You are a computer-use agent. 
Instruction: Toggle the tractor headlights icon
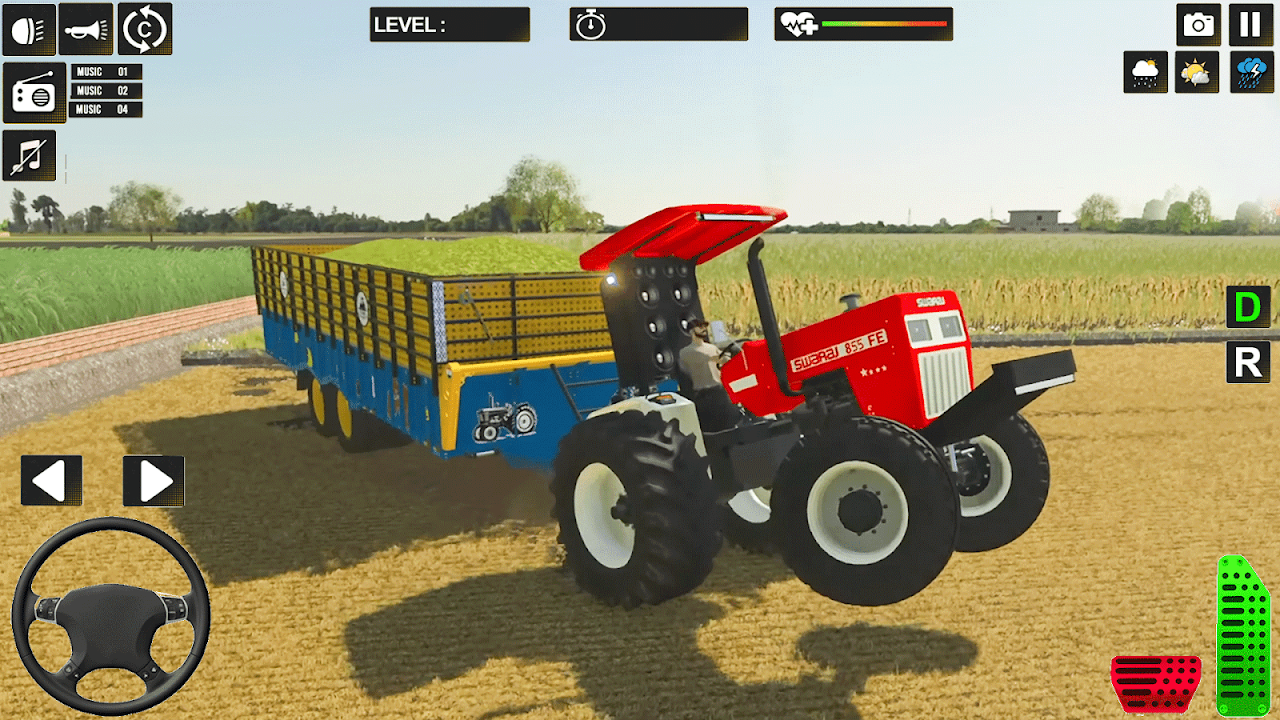point(29,29)
